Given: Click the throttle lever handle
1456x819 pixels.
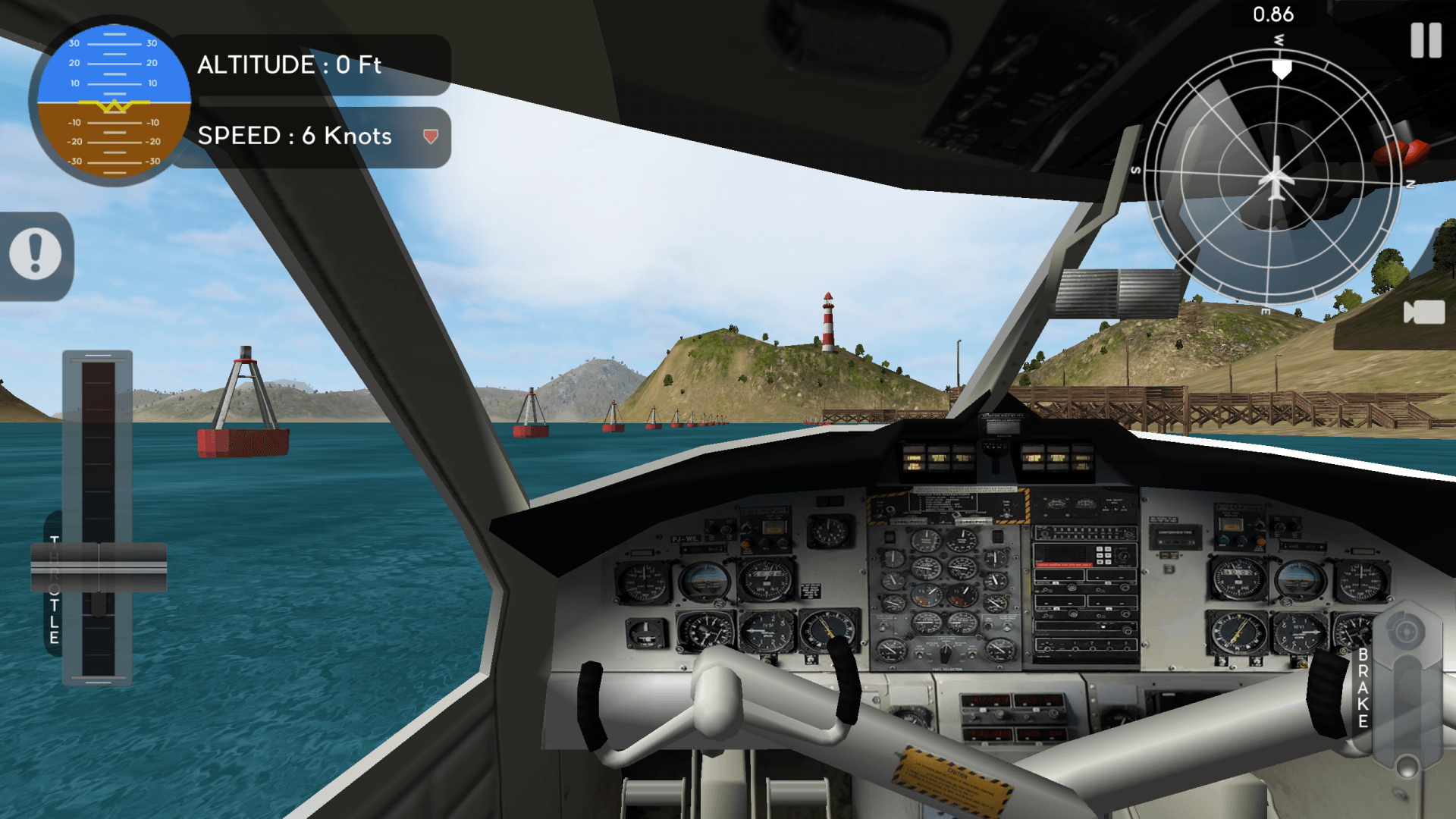Looking at the screenshot, I should click(x=99, y=566).
